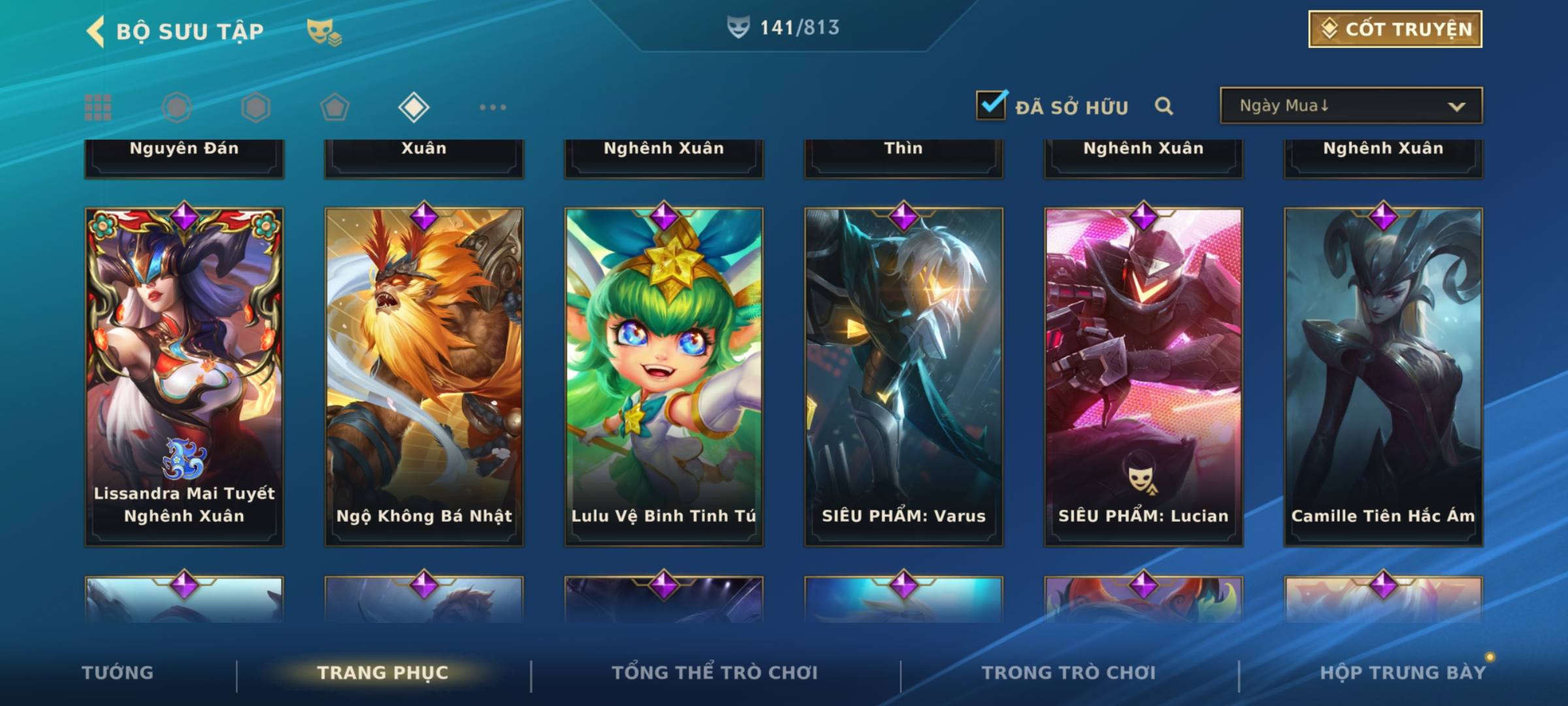1568x706 pixels.
Task: Open the Hộp Trưng Bày tab
Action: pyautogui.click(x=1403, y=673)
